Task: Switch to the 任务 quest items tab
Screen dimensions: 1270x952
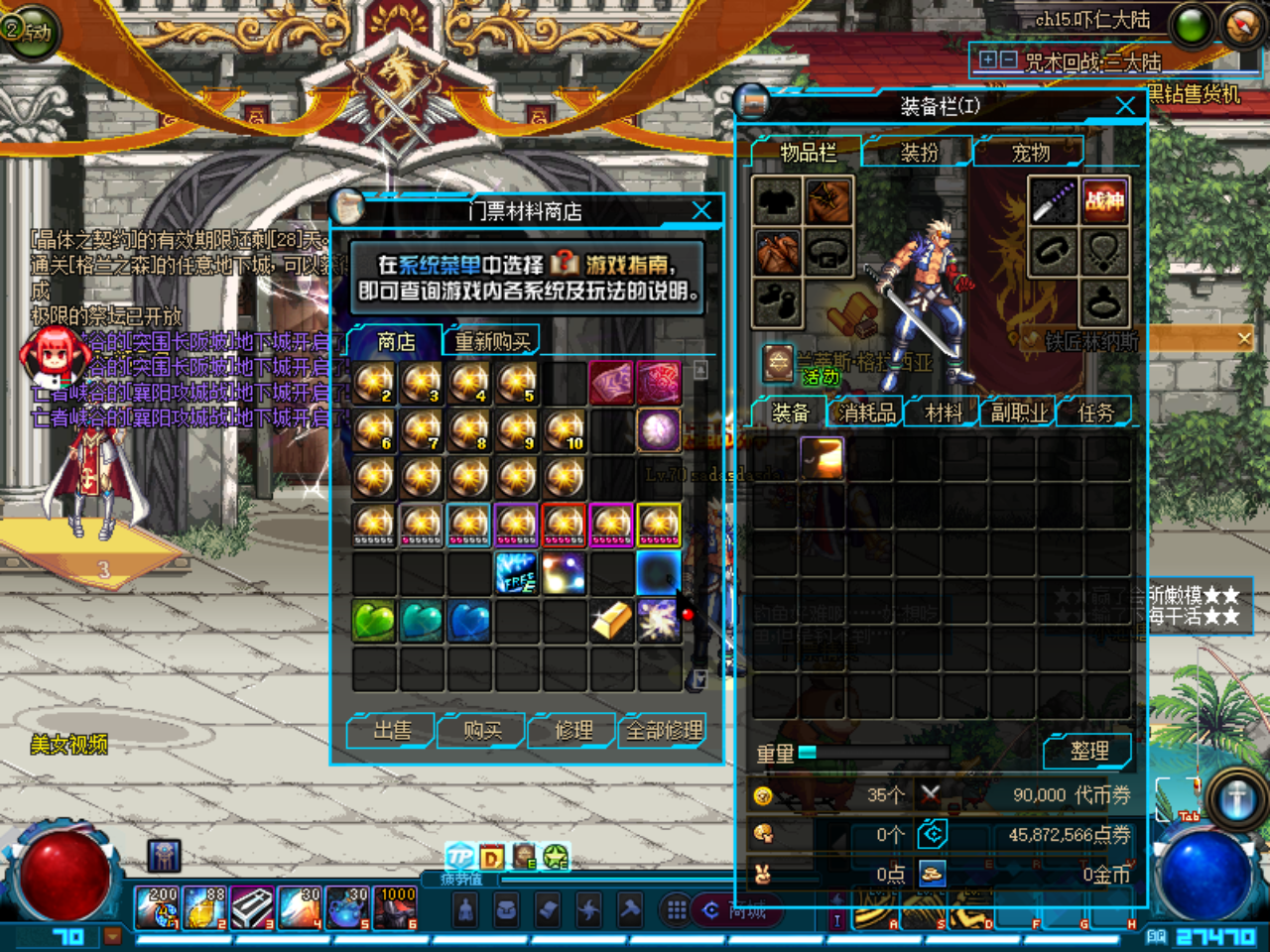Action: click(x=1095, y=413)
